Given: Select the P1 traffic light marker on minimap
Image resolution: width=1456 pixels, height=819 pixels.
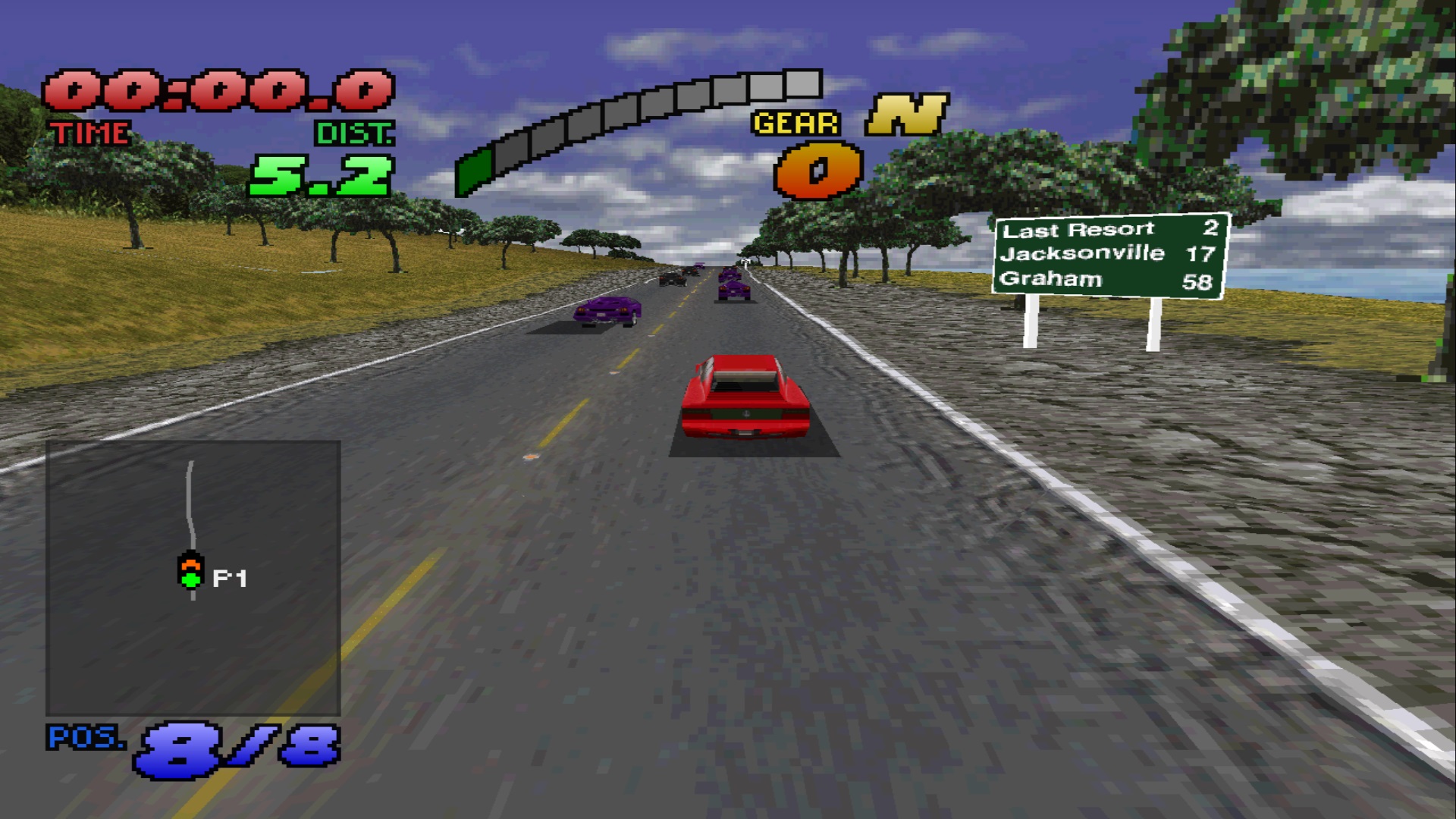Looking at the screenshot, I should [191, 572].
